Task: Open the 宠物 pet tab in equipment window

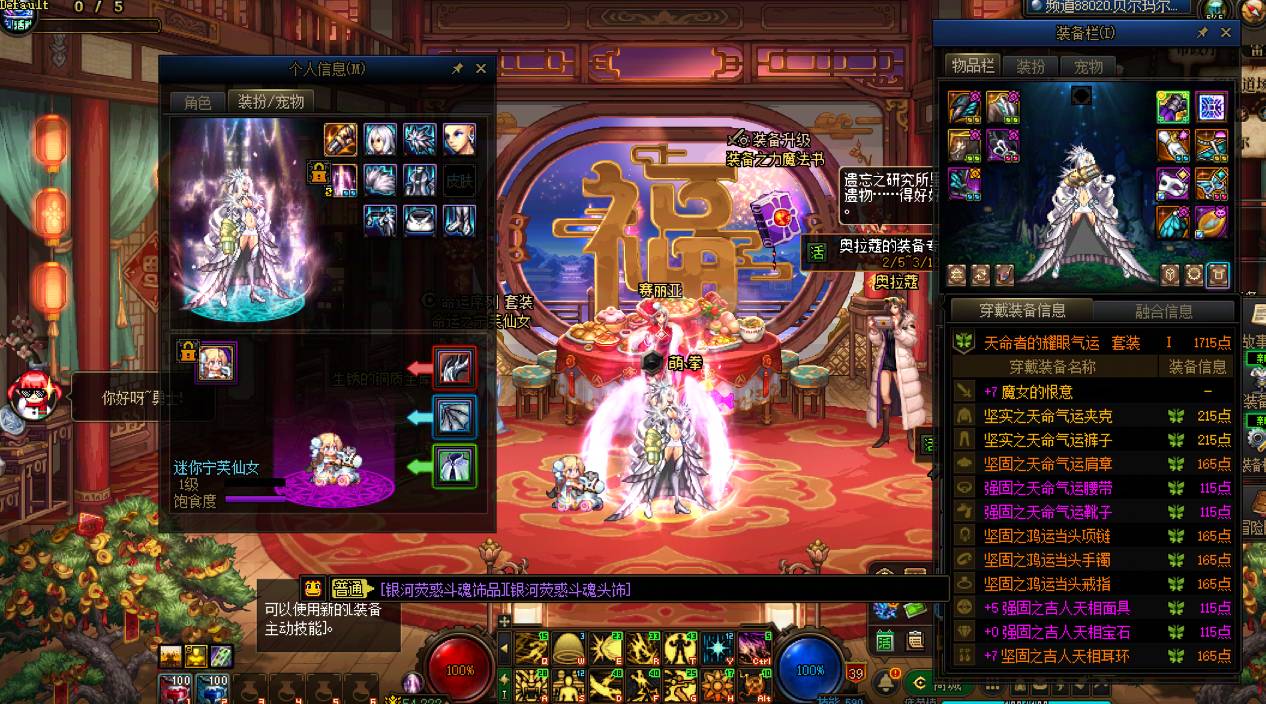Action: 1088,66
